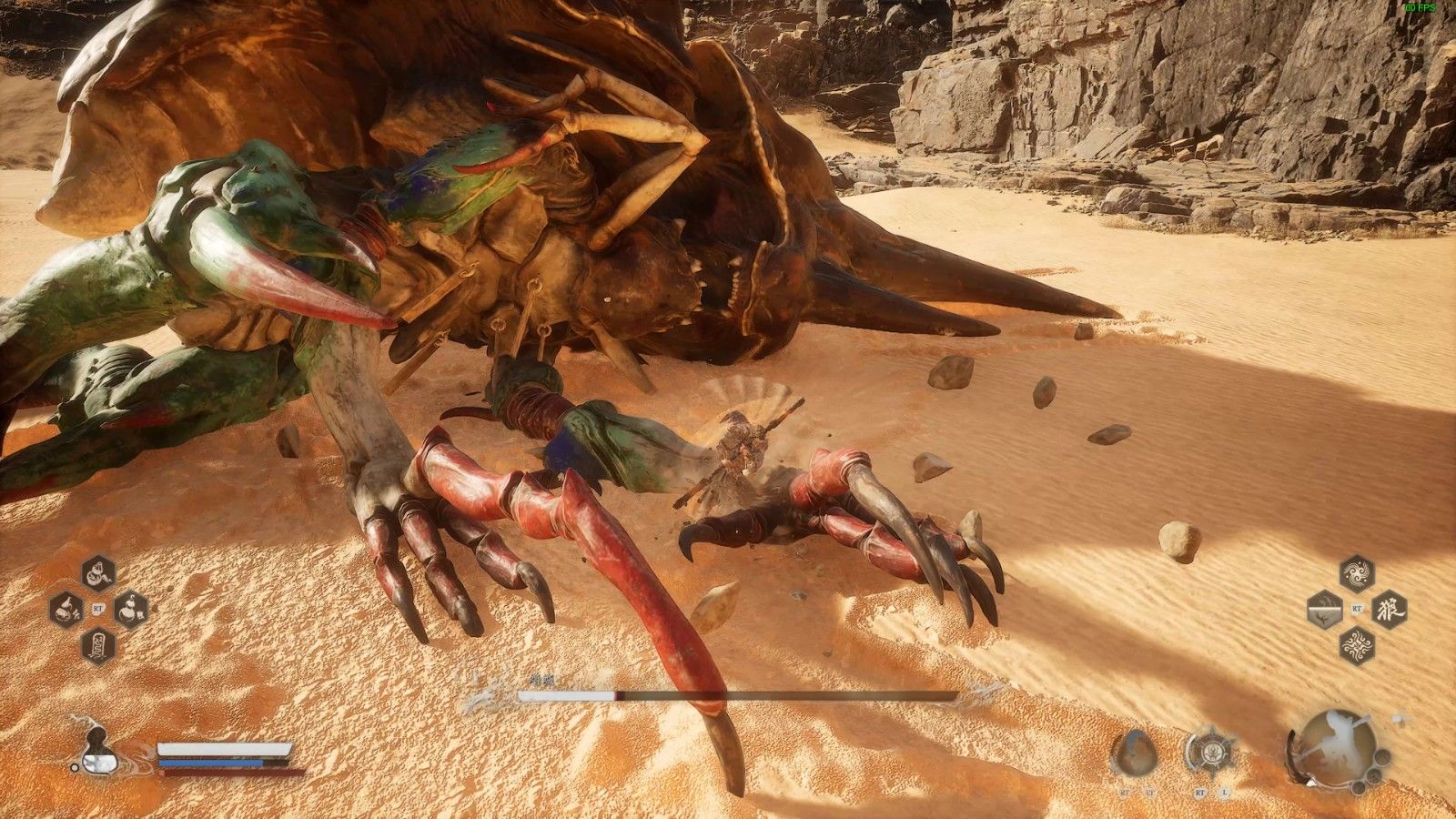Activate the wolf character transformation spell
The image size is (1456, 819).
(x=1389, y=609)
